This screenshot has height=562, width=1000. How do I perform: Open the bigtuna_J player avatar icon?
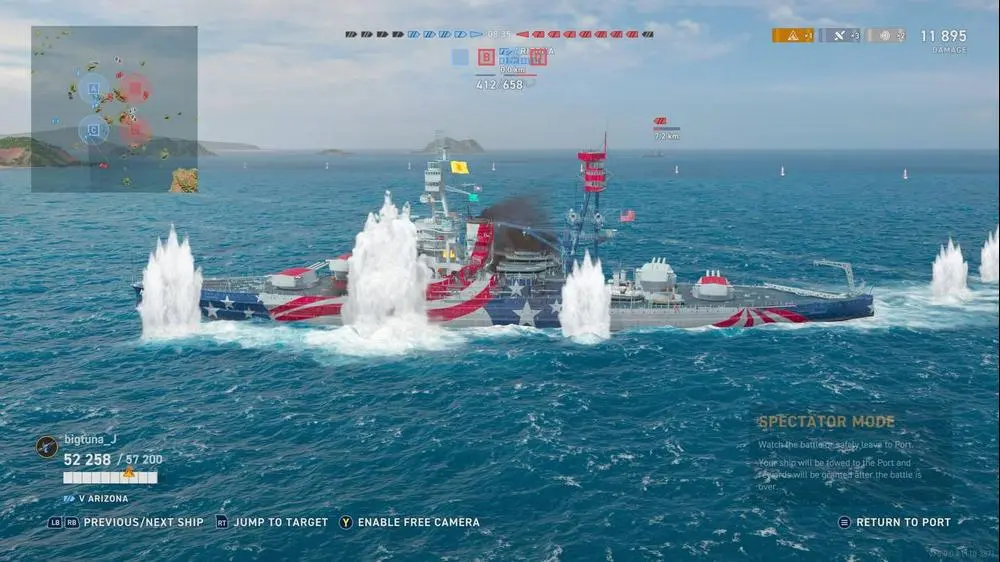point(46,446)
